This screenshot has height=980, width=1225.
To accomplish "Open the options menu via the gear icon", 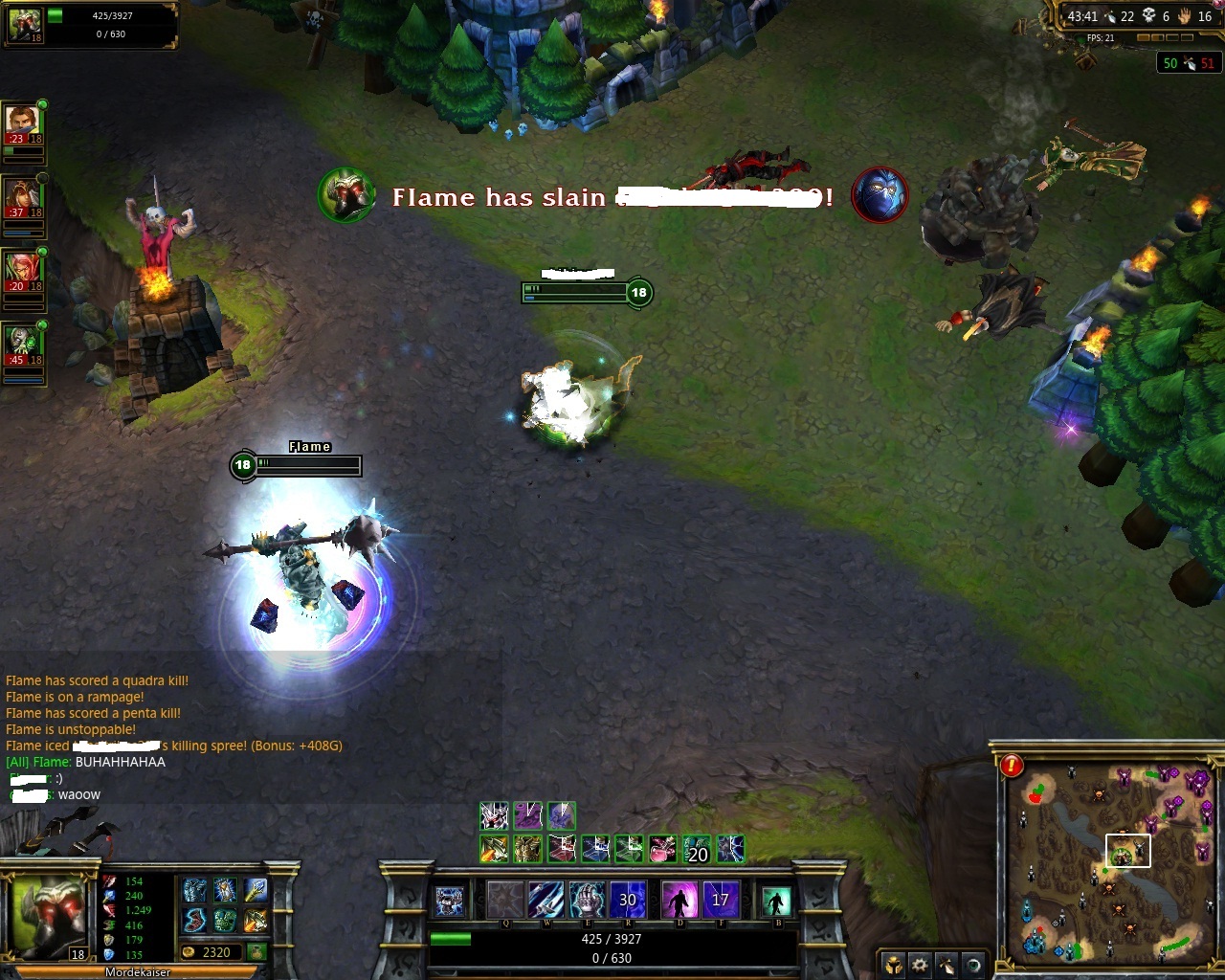I will (x=920, y=965).
